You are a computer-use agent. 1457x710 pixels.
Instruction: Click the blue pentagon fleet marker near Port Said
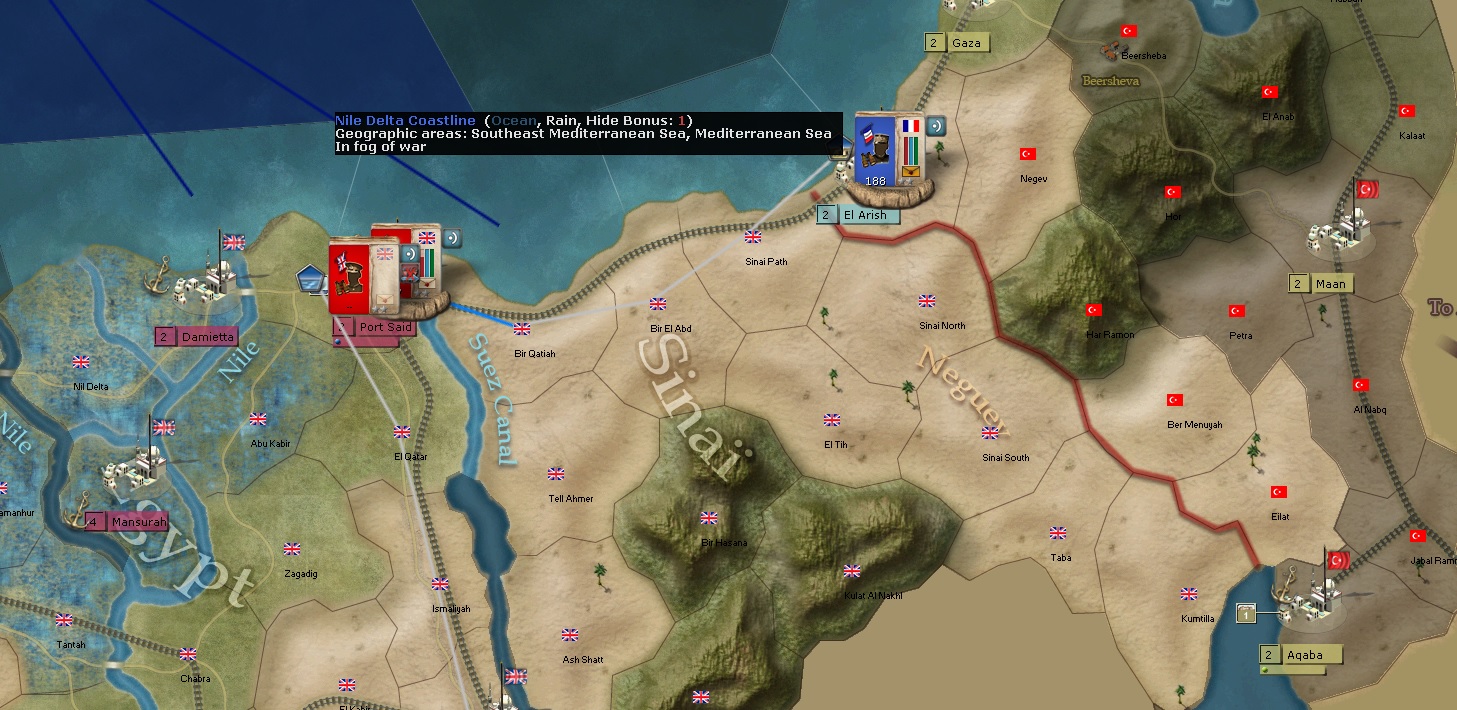coord(312,281)
